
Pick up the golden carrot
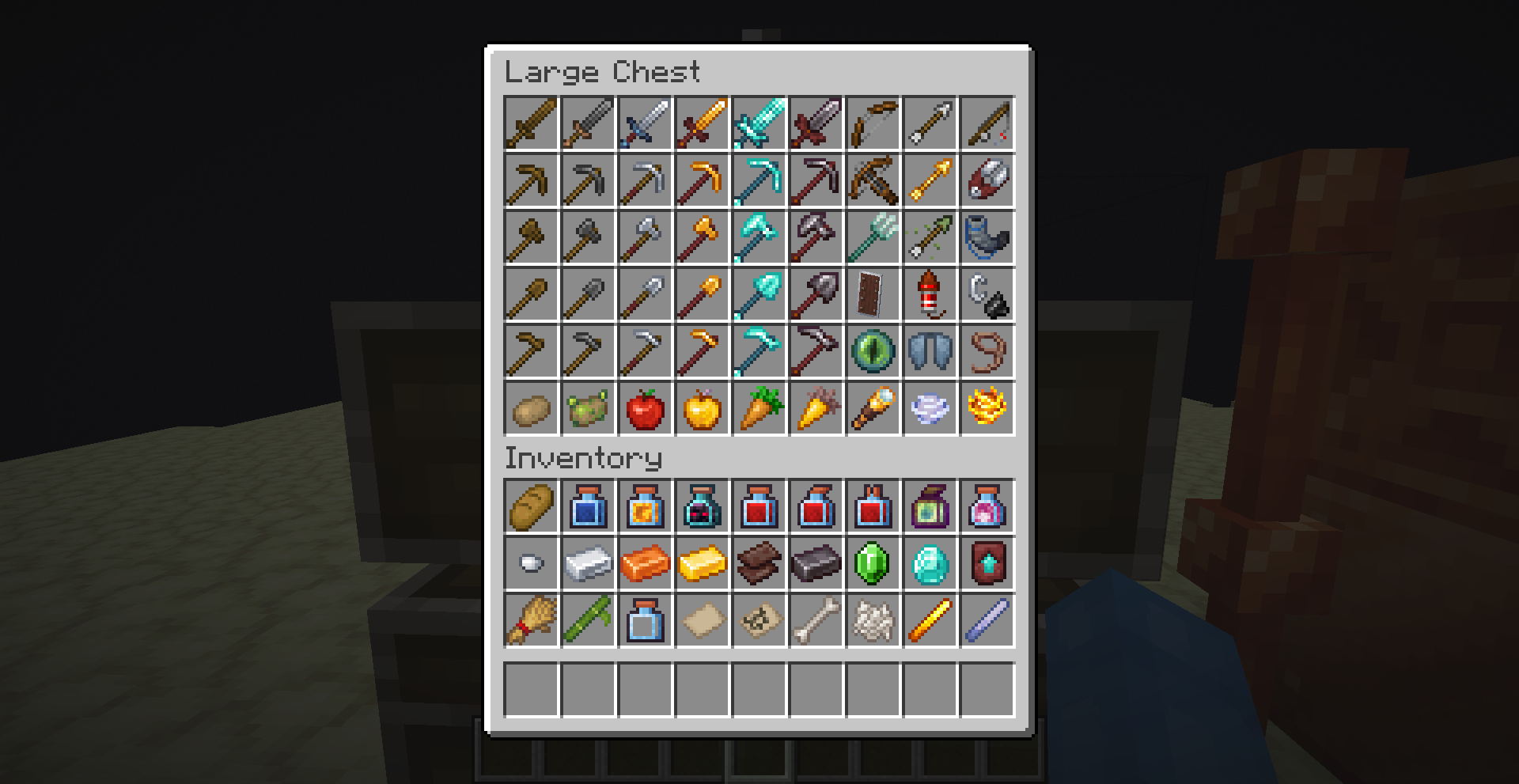pos(815,409)
